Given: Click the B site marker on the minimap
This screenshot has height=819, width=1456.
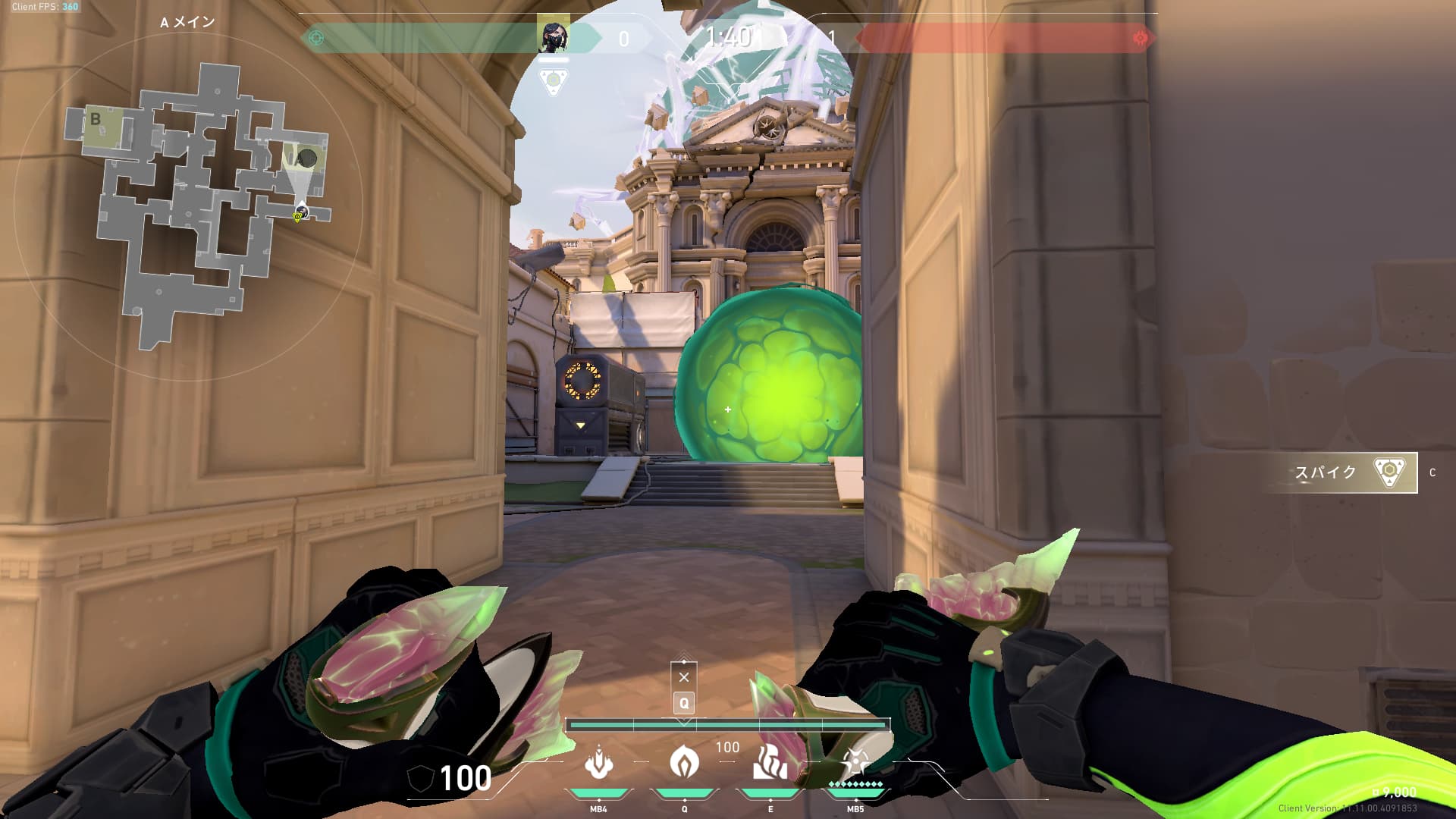Looking at the screenshot, I should 96,119.
